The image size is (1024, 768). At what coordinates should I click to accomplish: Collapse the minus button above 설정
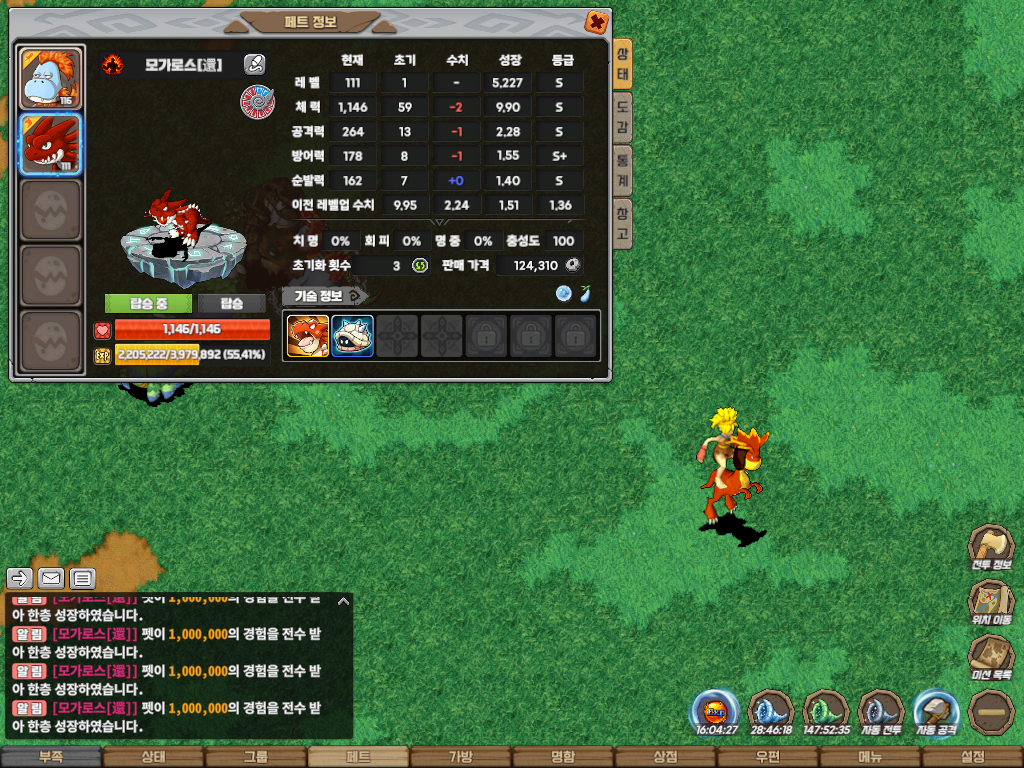click(990, 712)
